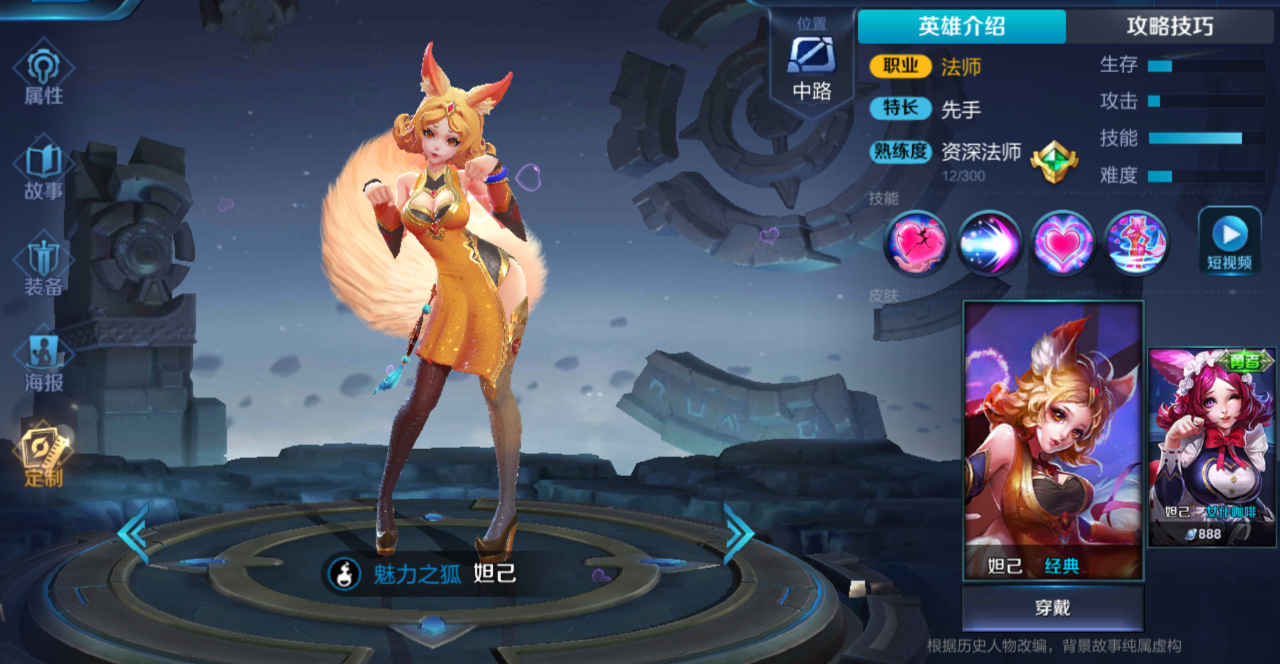The image size is (1280, 664).
Task: Click the green gem proficiency badge
Action: point(1053,160)
